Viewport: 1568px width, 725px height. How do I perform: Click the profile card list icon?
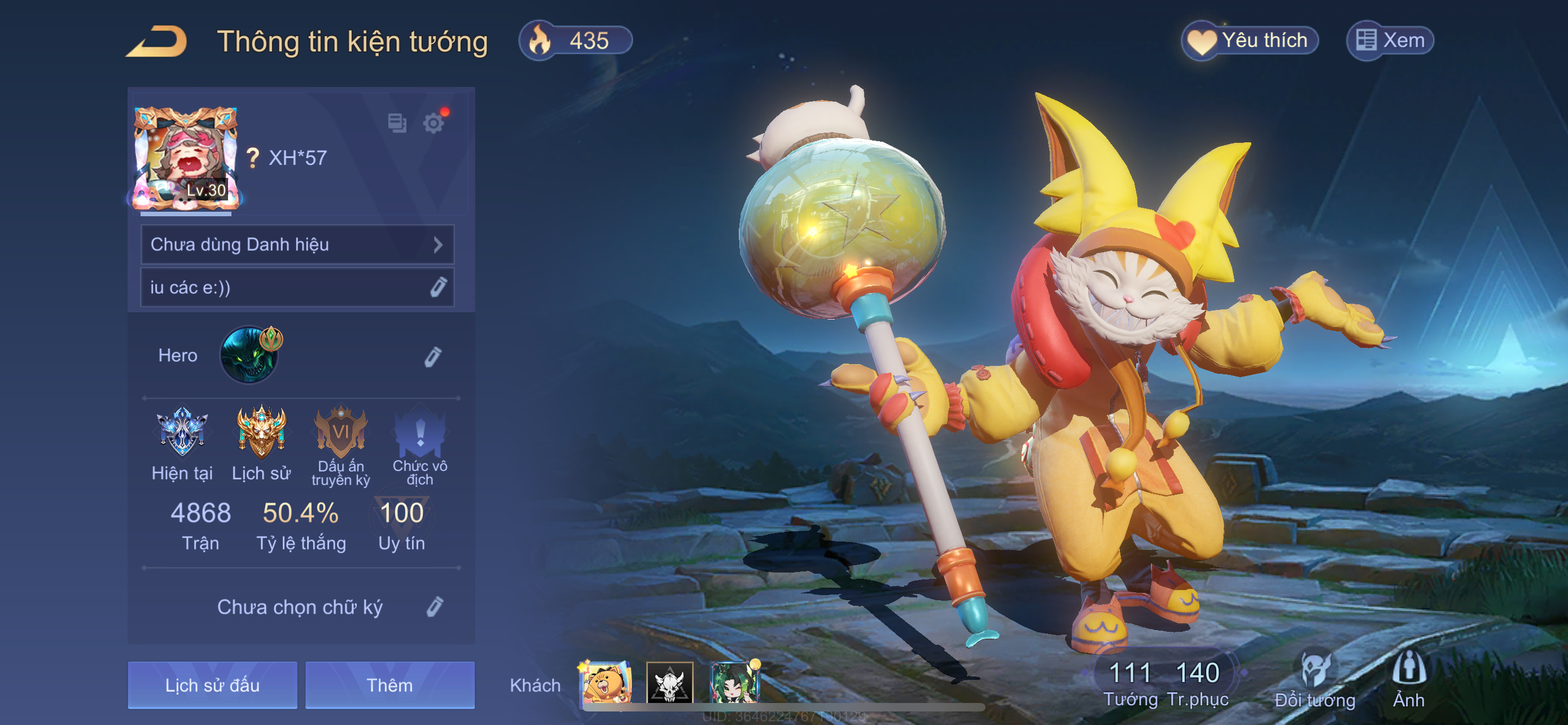(397, 123)
